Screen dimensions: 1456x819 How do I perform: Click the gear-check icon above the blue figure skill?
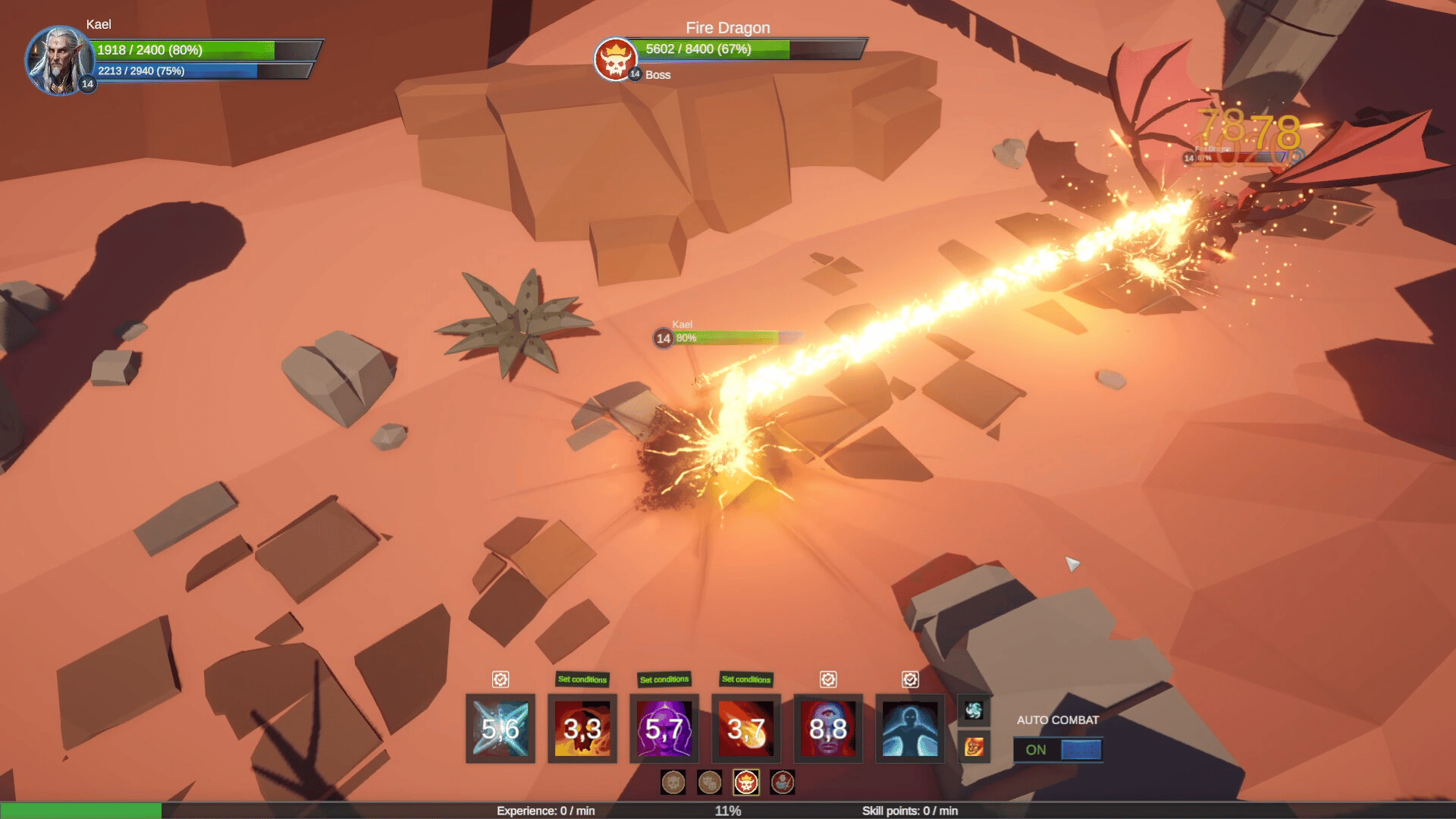point(910,679)
